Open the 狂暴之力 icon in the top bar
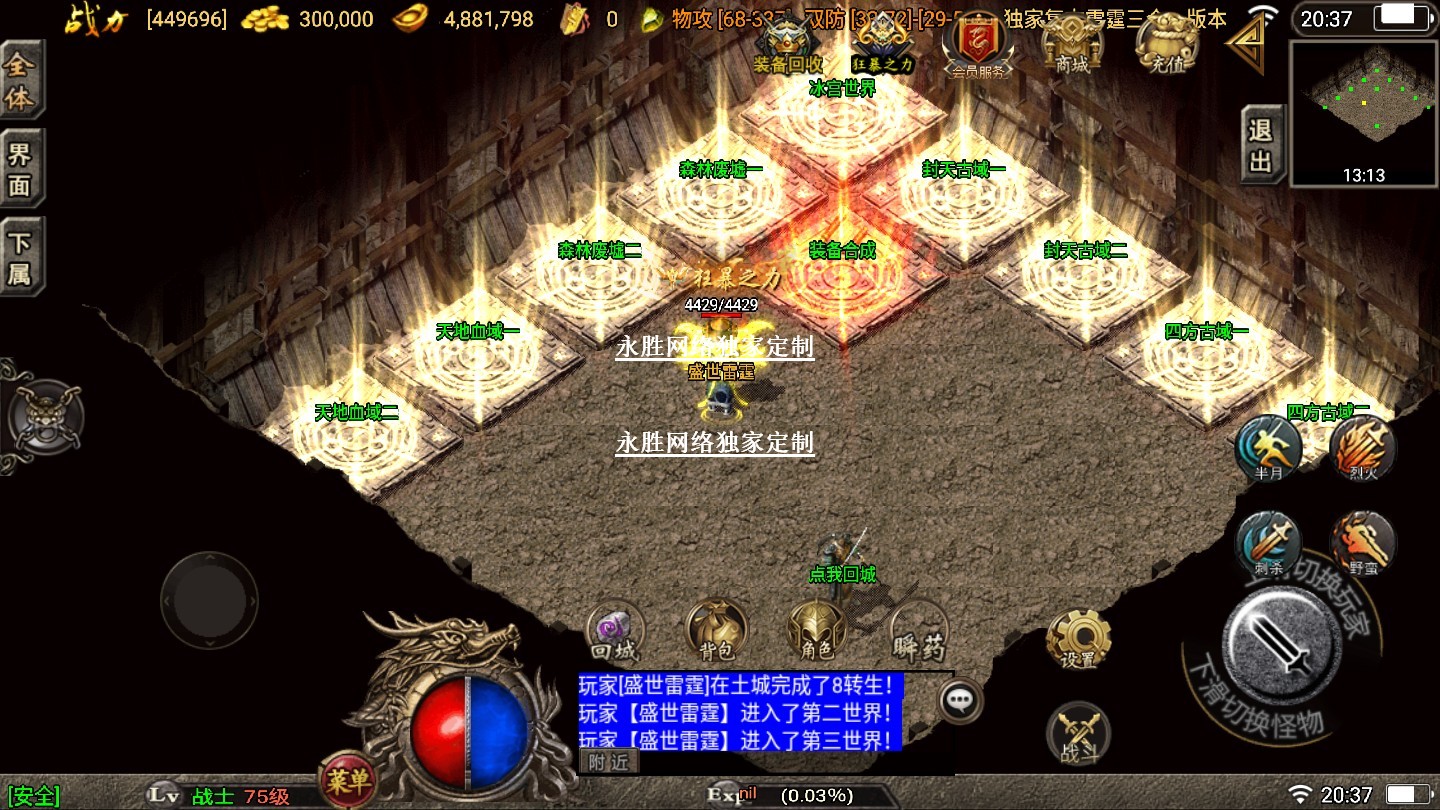The image size is (1440, 810). coord(882,45)
